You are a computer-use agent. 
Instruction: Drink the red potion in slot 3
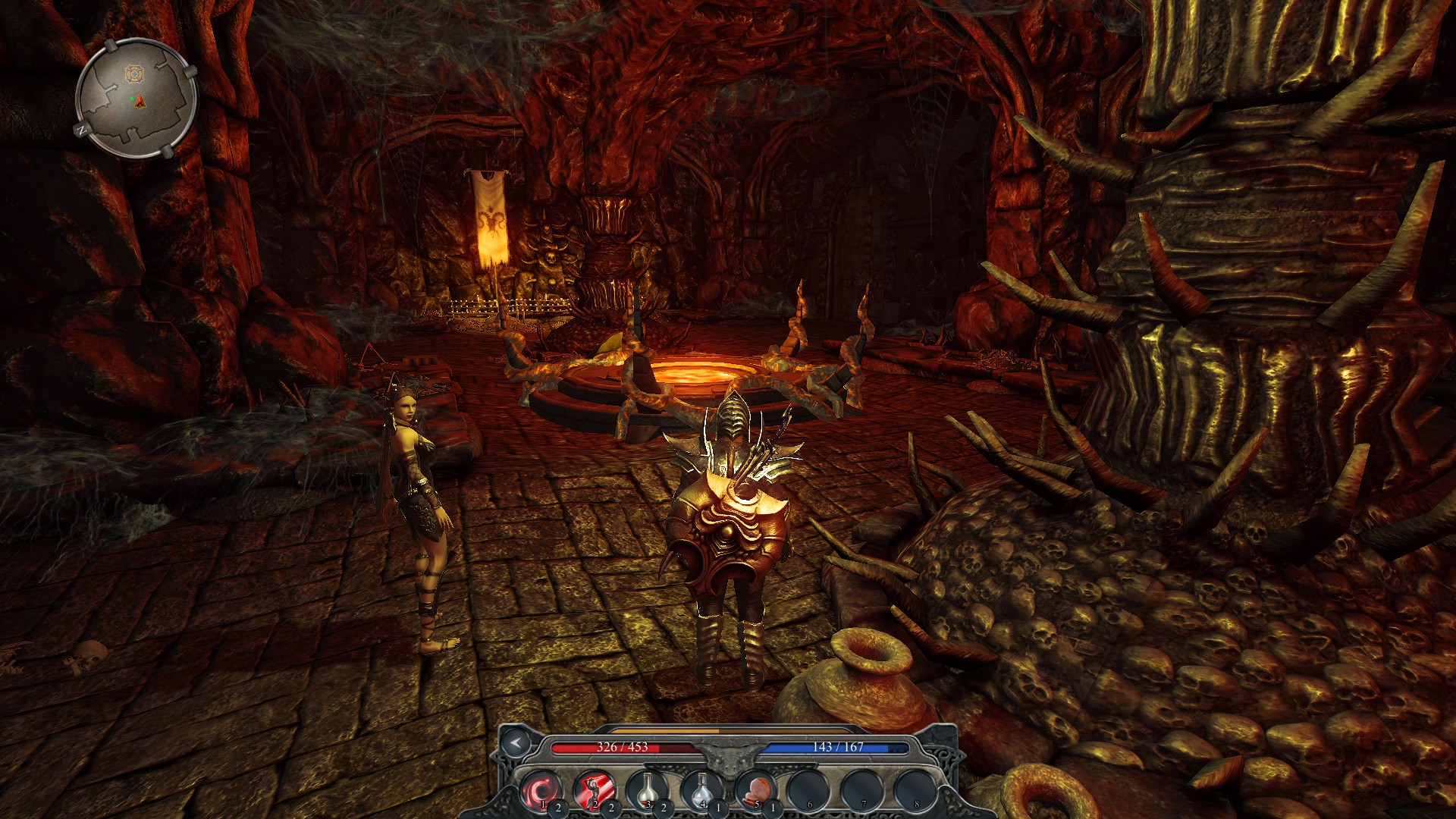[x=647, y=790]
